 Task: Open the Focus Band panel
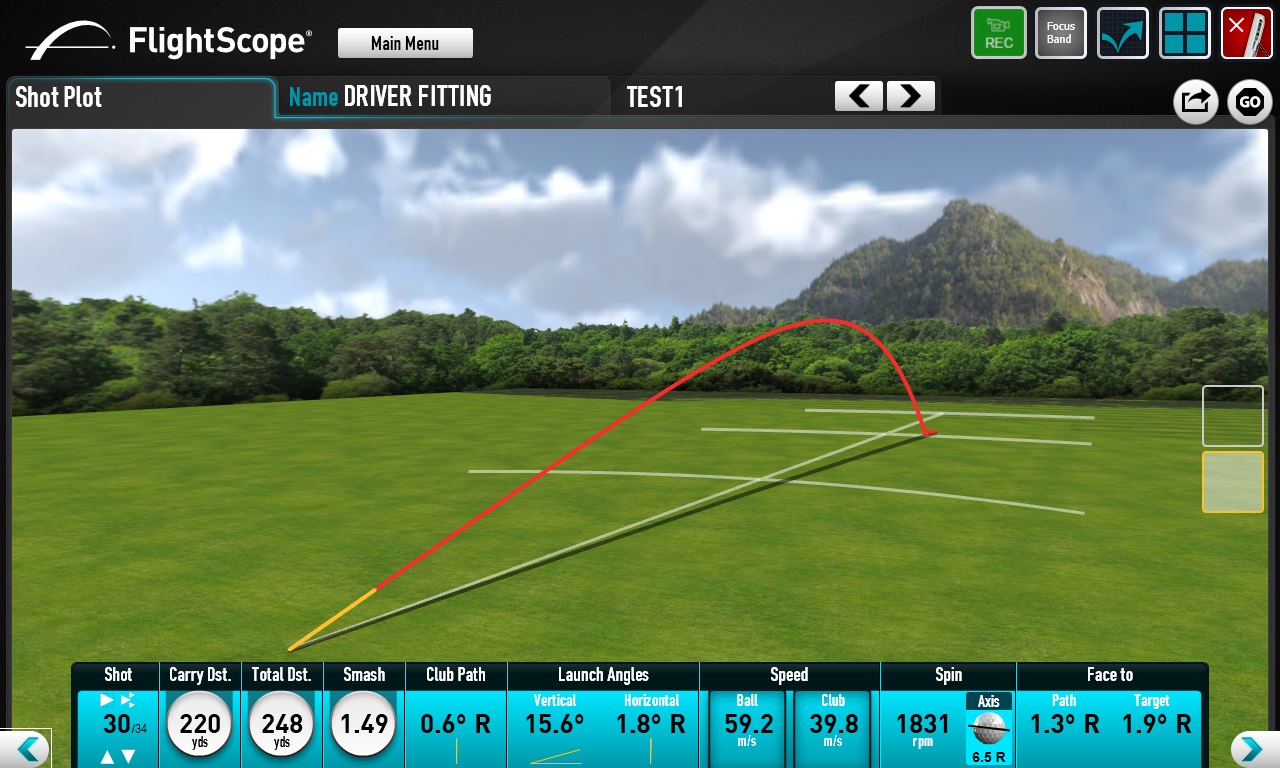(1060, 33)
